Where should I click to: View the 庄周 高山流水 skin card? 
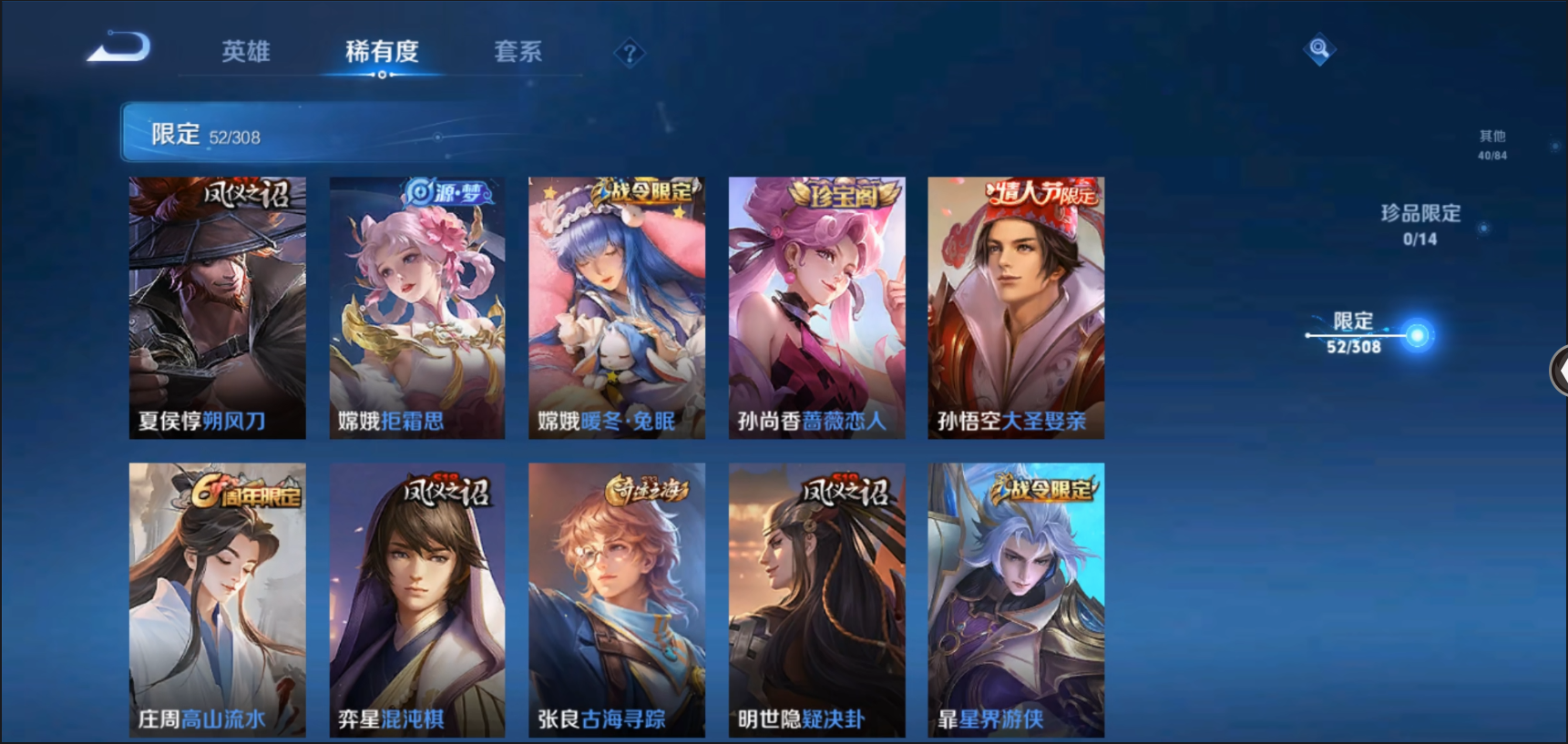(217, 599)
